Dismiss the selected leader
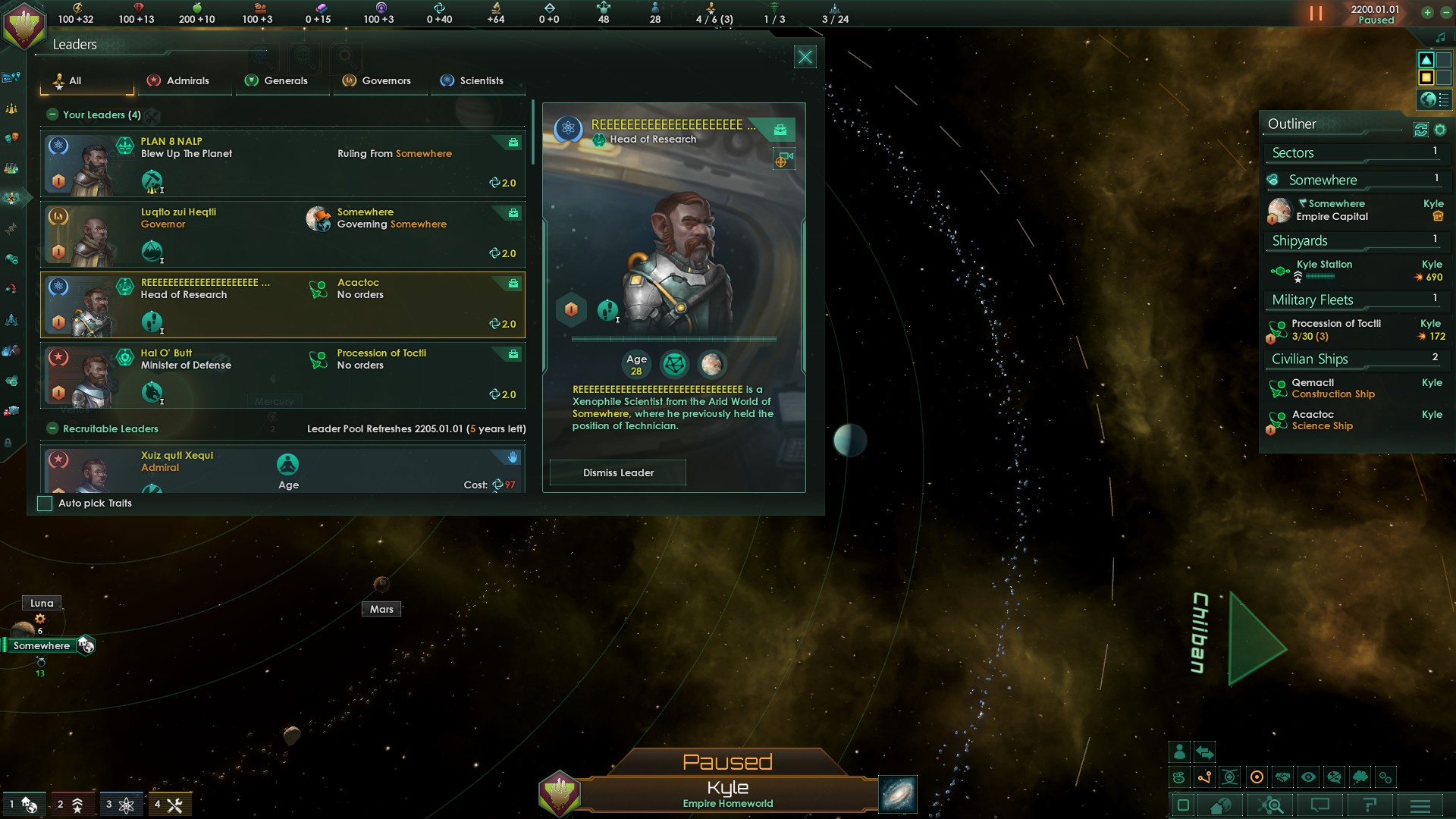 [617, 472]
